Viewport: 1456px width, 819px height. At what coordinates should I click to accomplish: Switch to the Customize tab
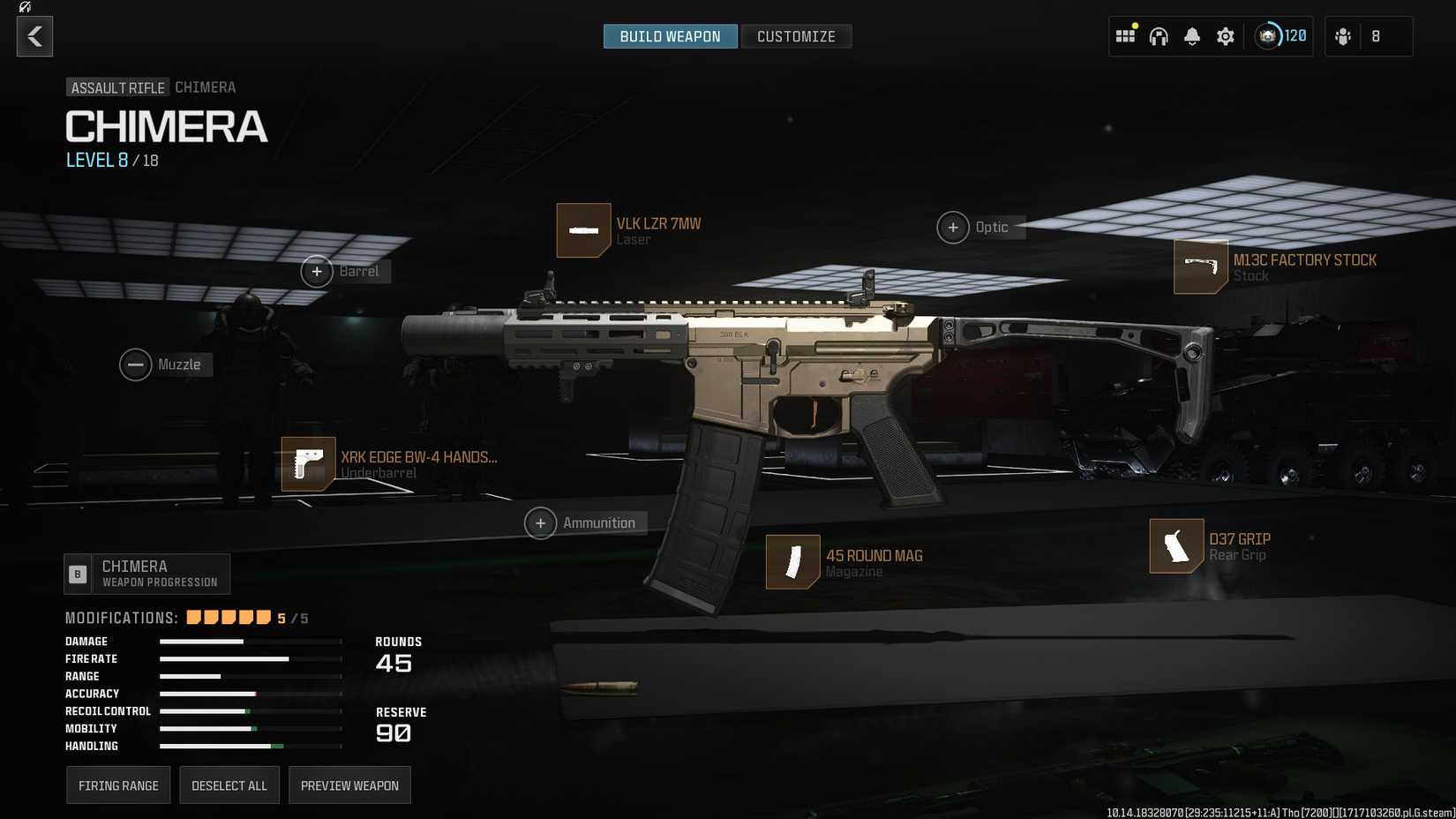click(x=795, y=36)
